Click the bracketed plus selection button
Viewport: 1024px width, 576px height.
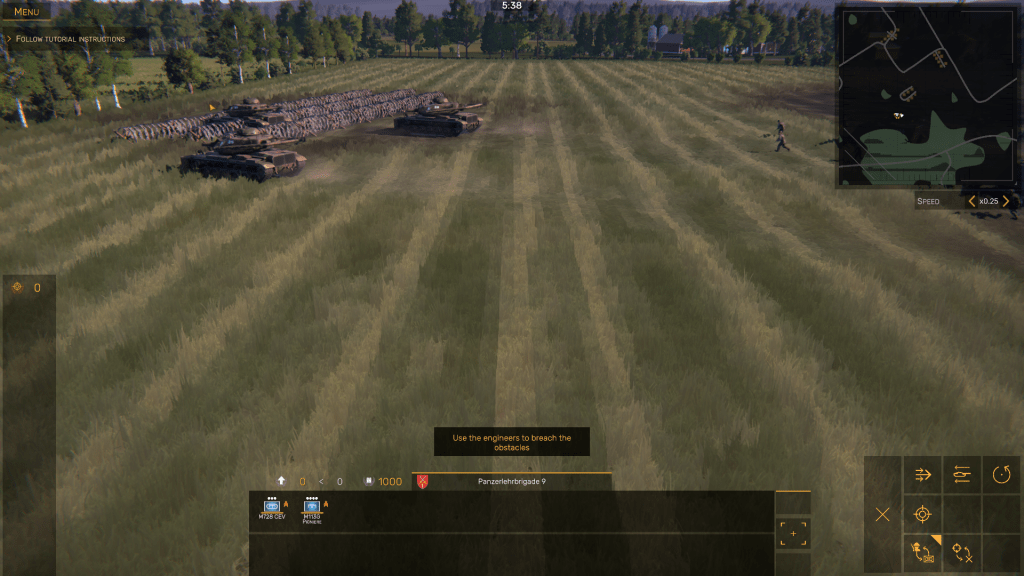click(793, 533)
